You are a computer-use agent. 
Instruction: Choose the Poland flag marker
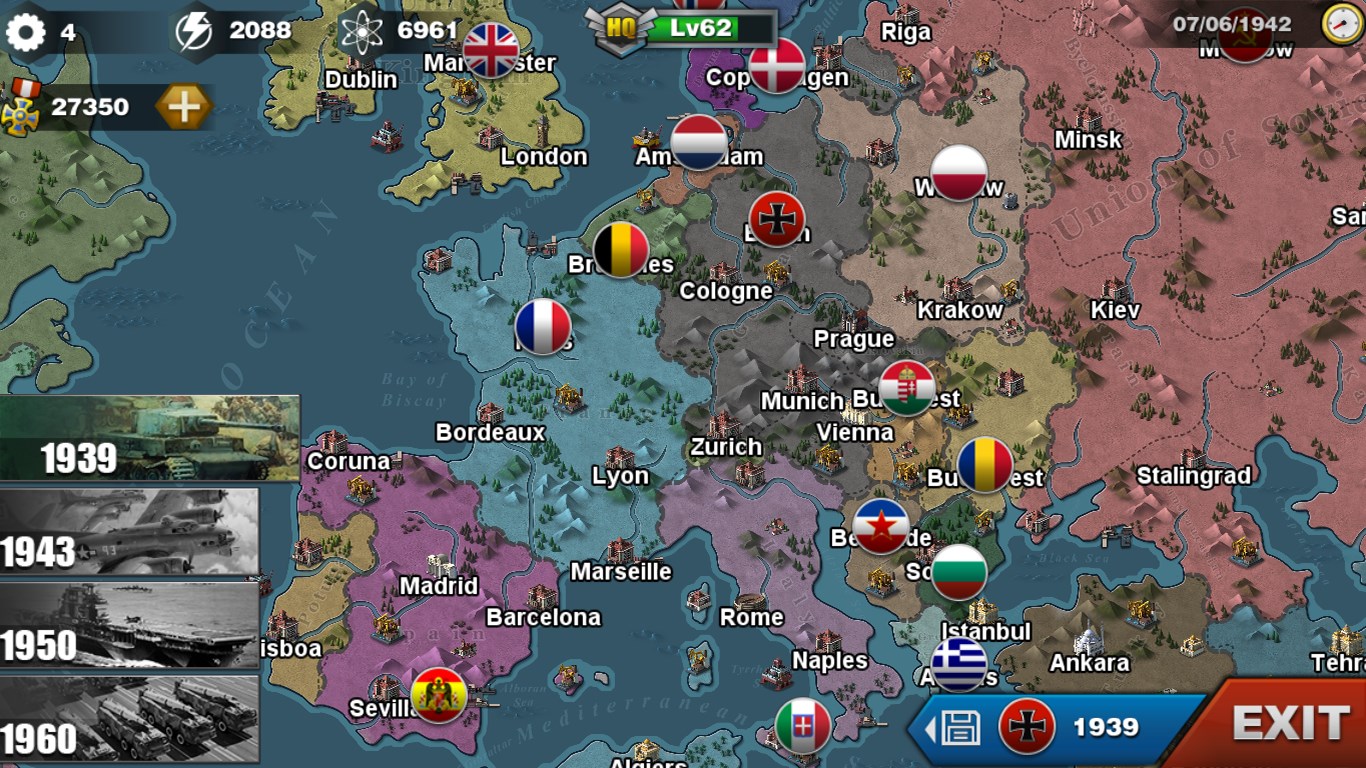point(959,173)
